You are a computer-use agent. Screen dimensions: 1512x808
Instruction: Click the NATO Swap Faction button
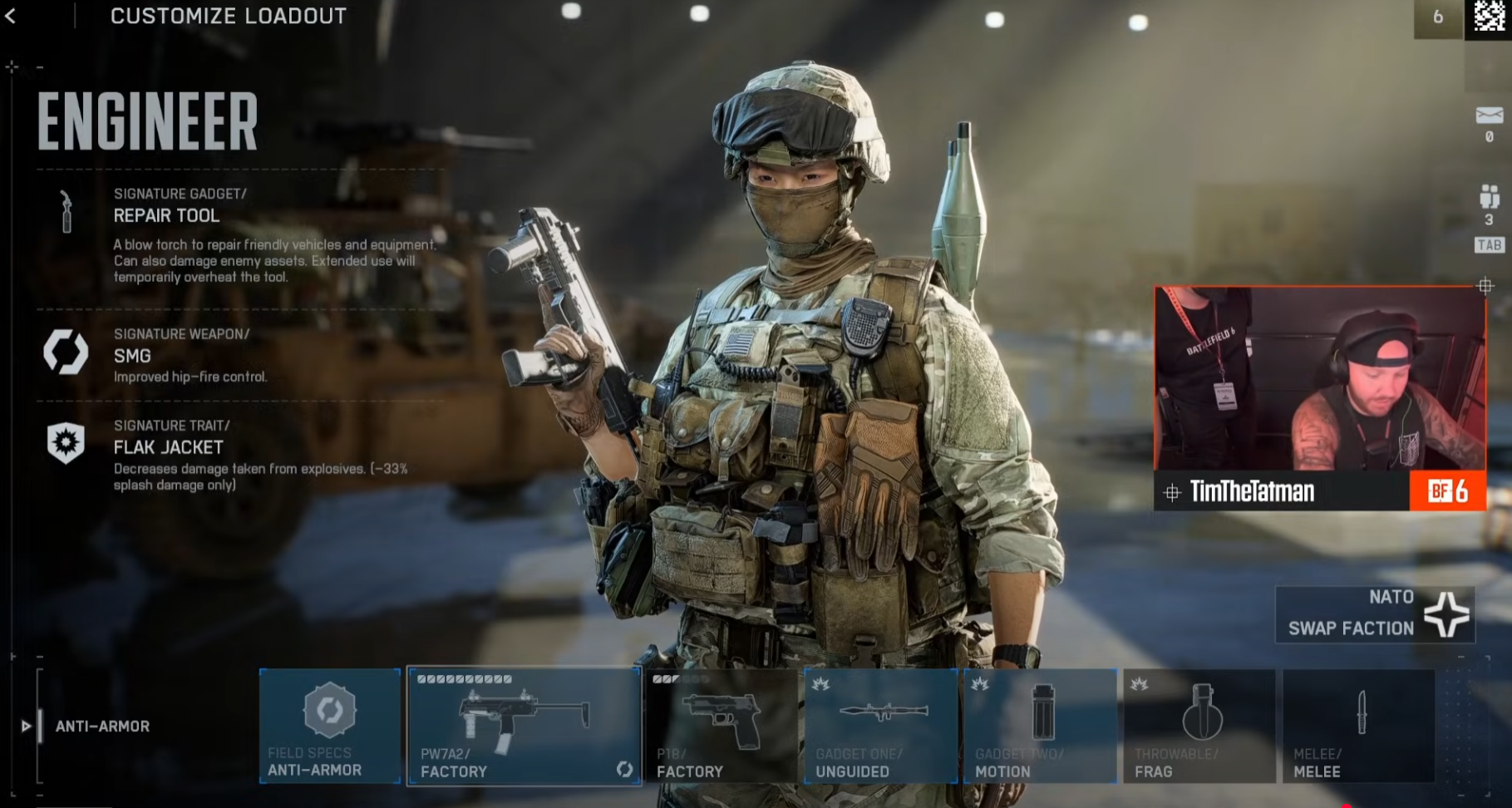tap(1375, 614)
